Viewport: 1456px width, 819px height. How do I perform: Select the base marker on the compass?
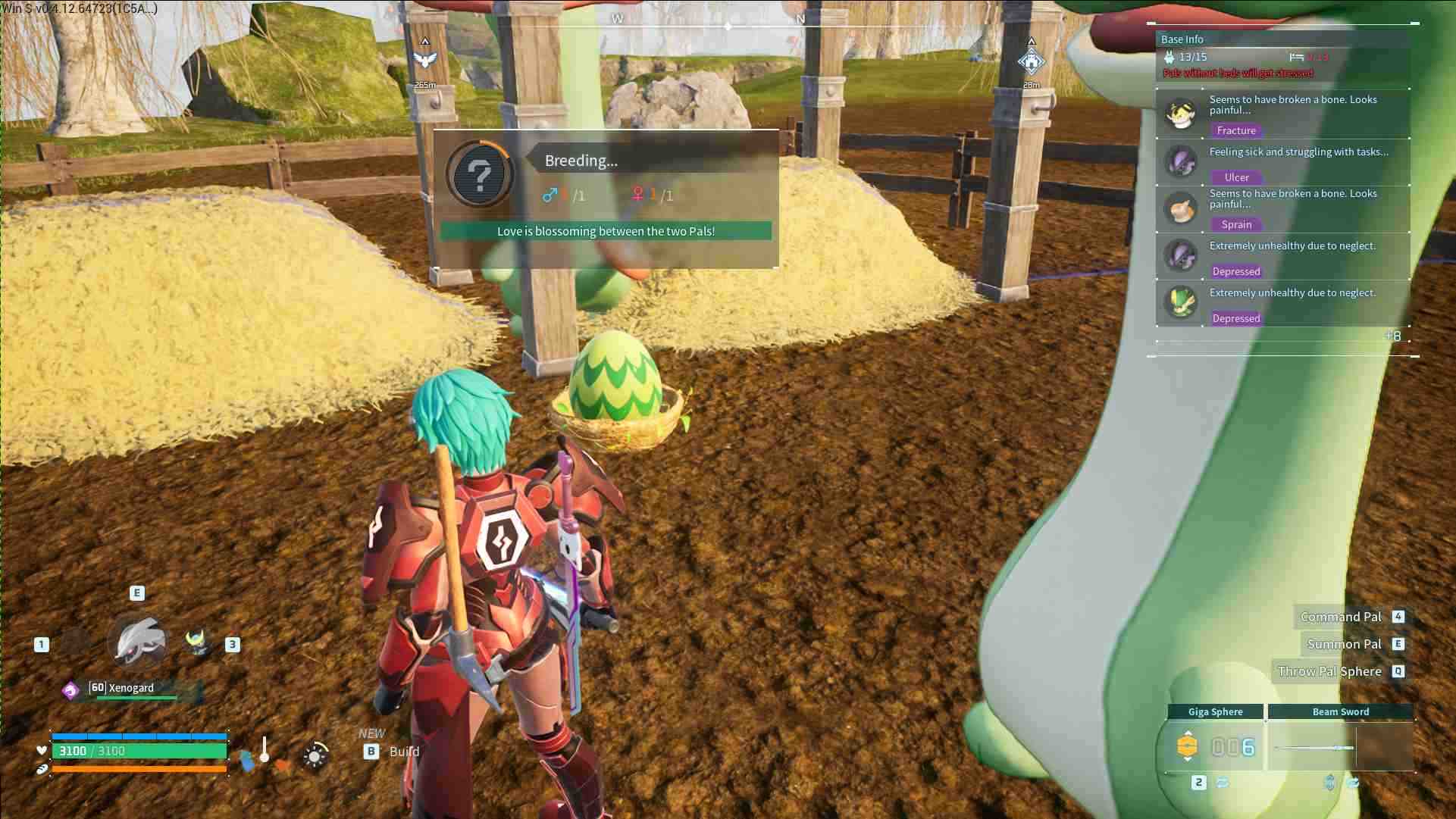1031,61
